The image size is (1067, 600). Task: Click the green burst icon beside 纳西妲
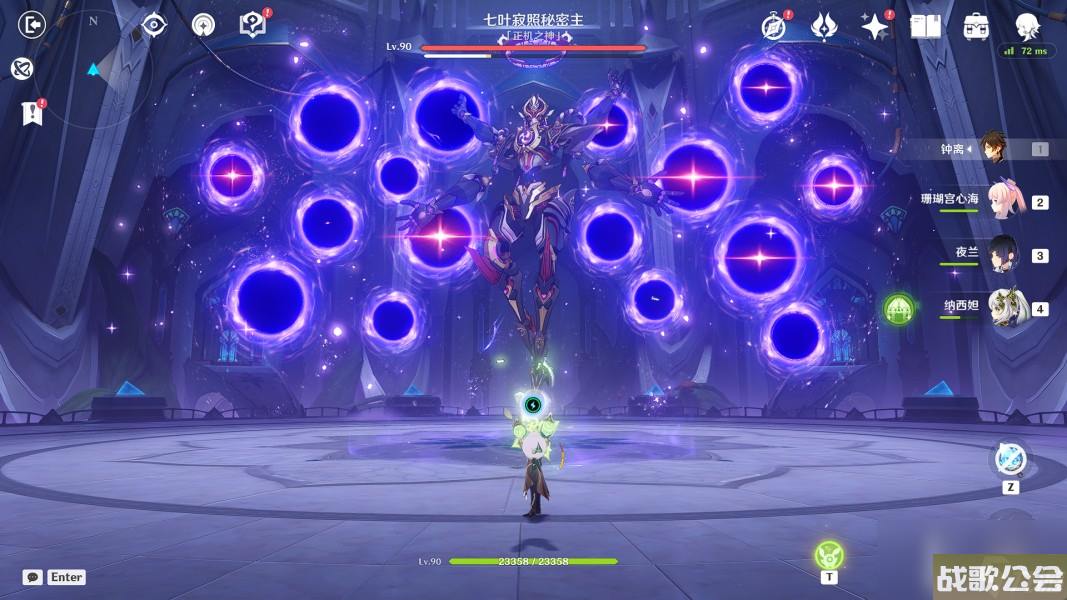(x=898, y=308)
